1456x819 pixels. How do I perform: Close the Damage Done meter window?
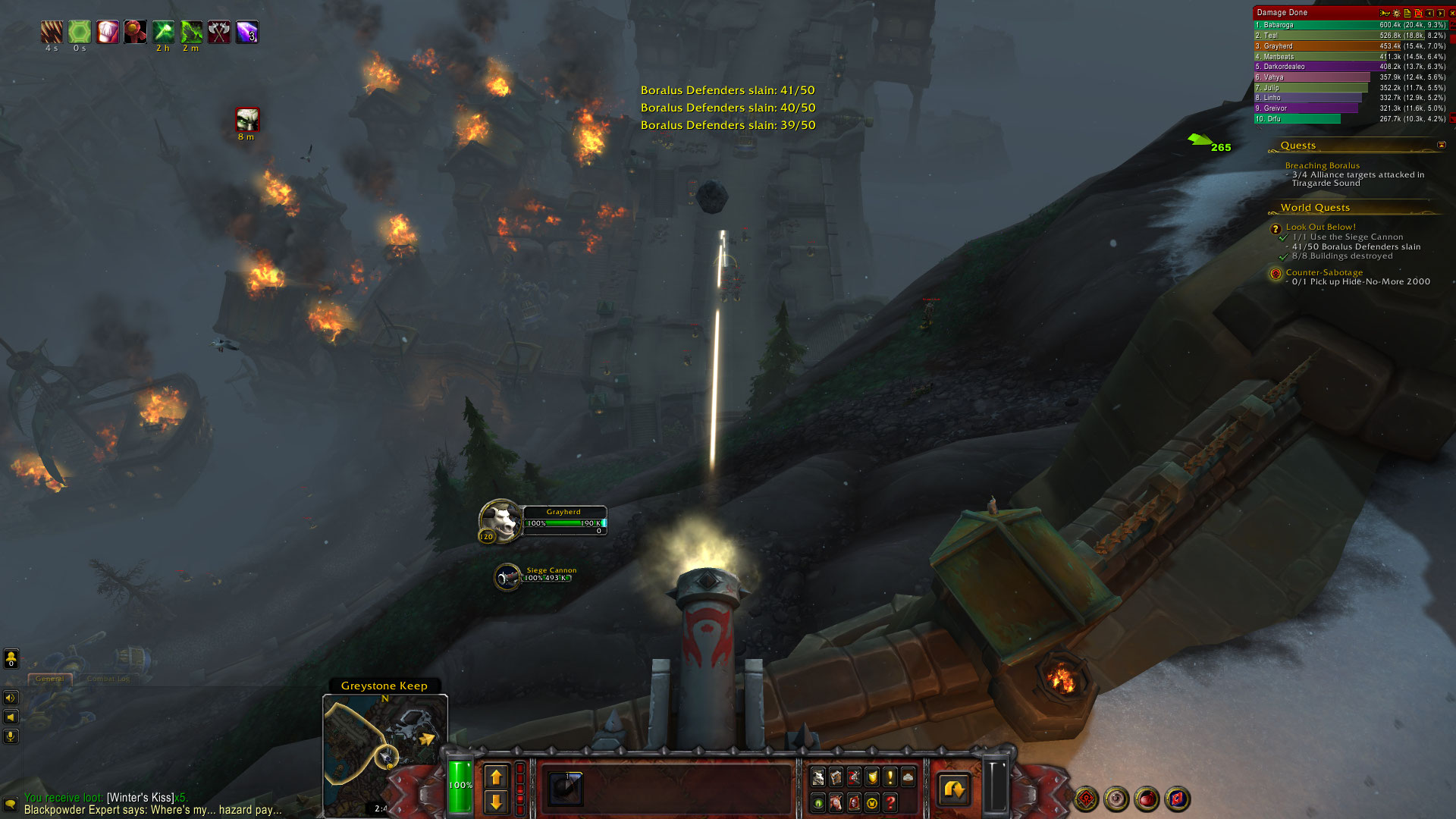coord(1452,13)
